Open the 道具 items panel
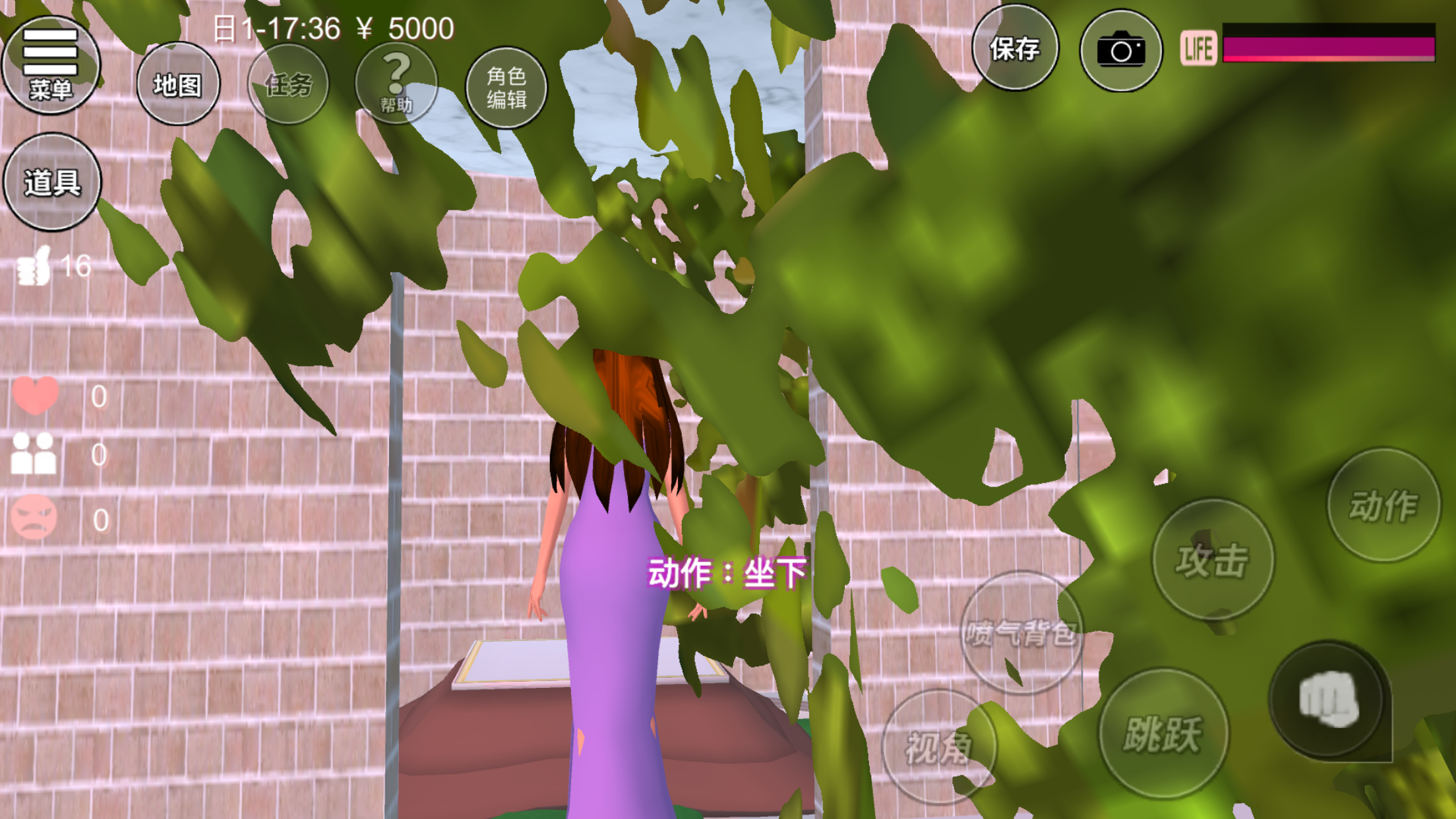The width and height of the screenshot is (1456, 819). coord(52,182)
